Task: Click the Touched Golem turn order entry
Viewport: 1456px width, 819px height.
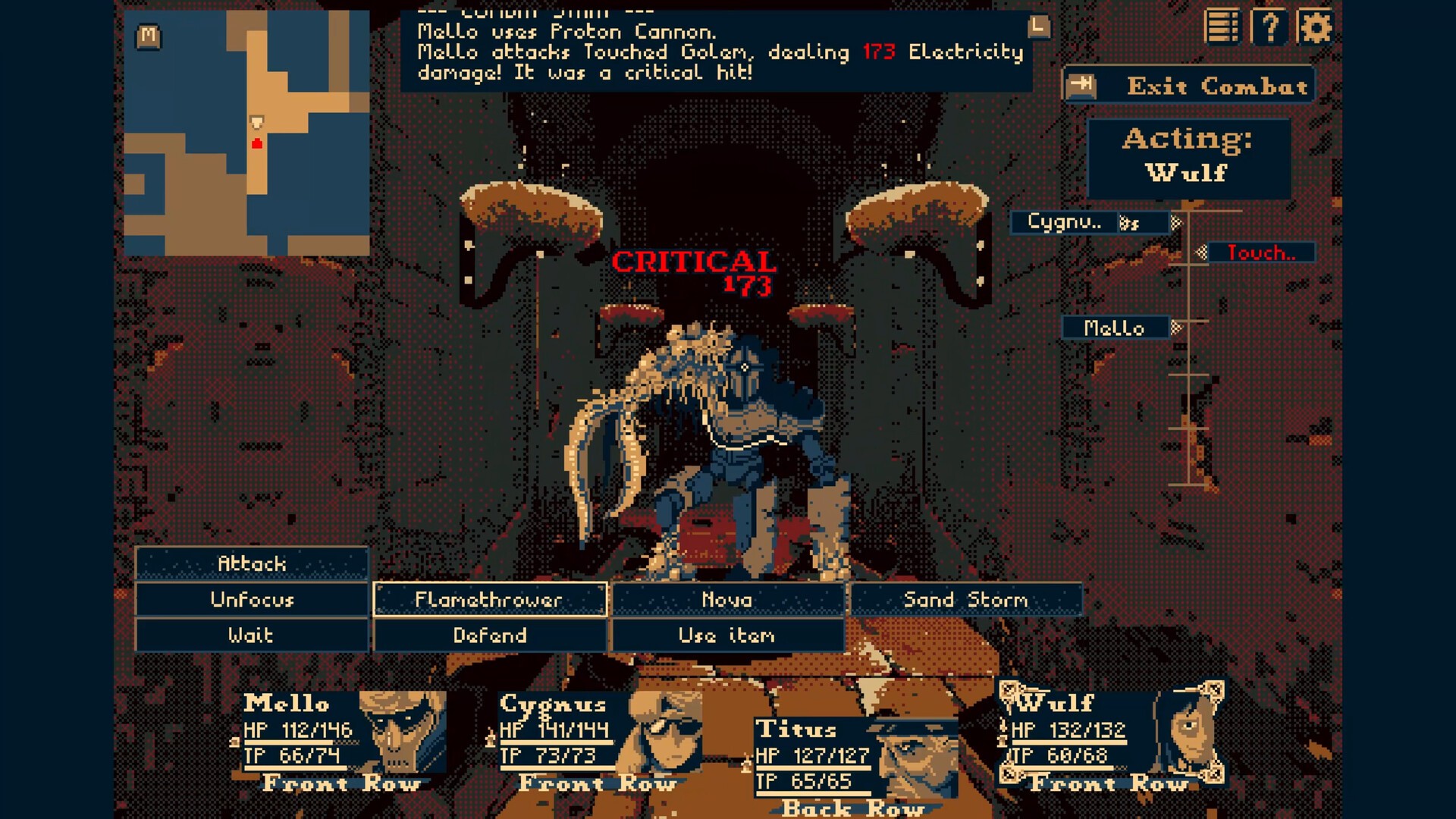Action: [x=1260, y=253]
